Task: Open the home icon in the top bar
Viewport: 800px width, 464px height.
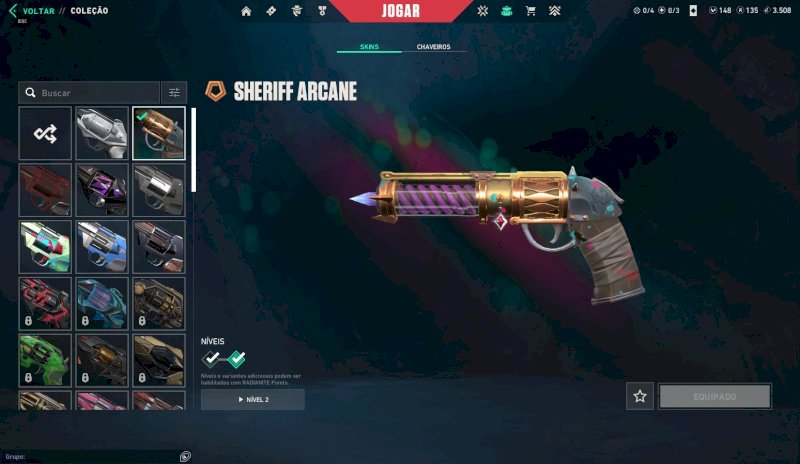Action: pyautogui.click(x=246, y=11)
